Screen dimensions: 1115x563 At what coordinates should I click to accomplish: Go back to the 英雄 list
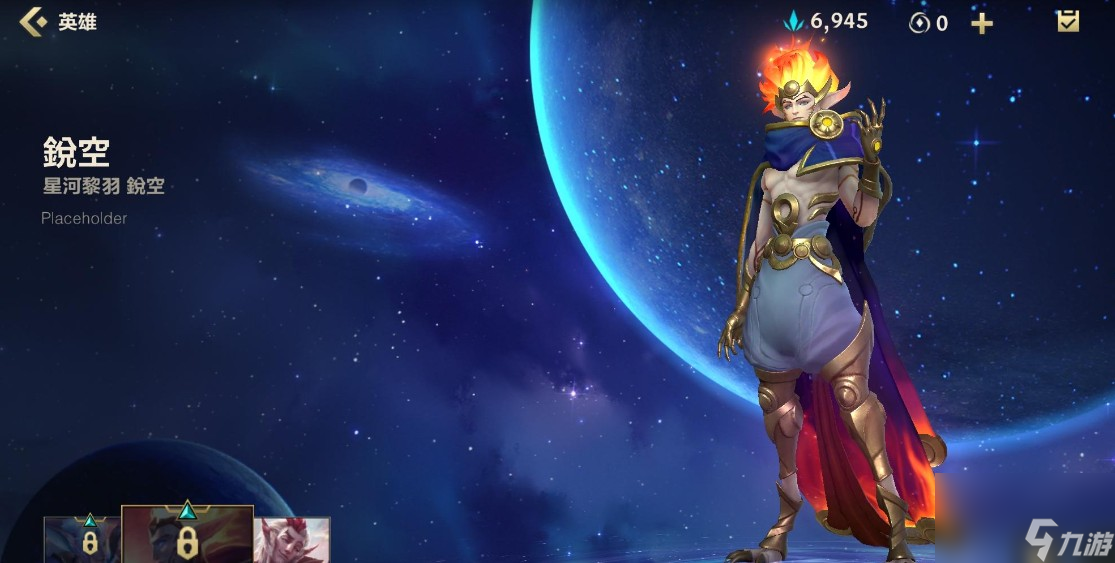(x=35, y=22)
